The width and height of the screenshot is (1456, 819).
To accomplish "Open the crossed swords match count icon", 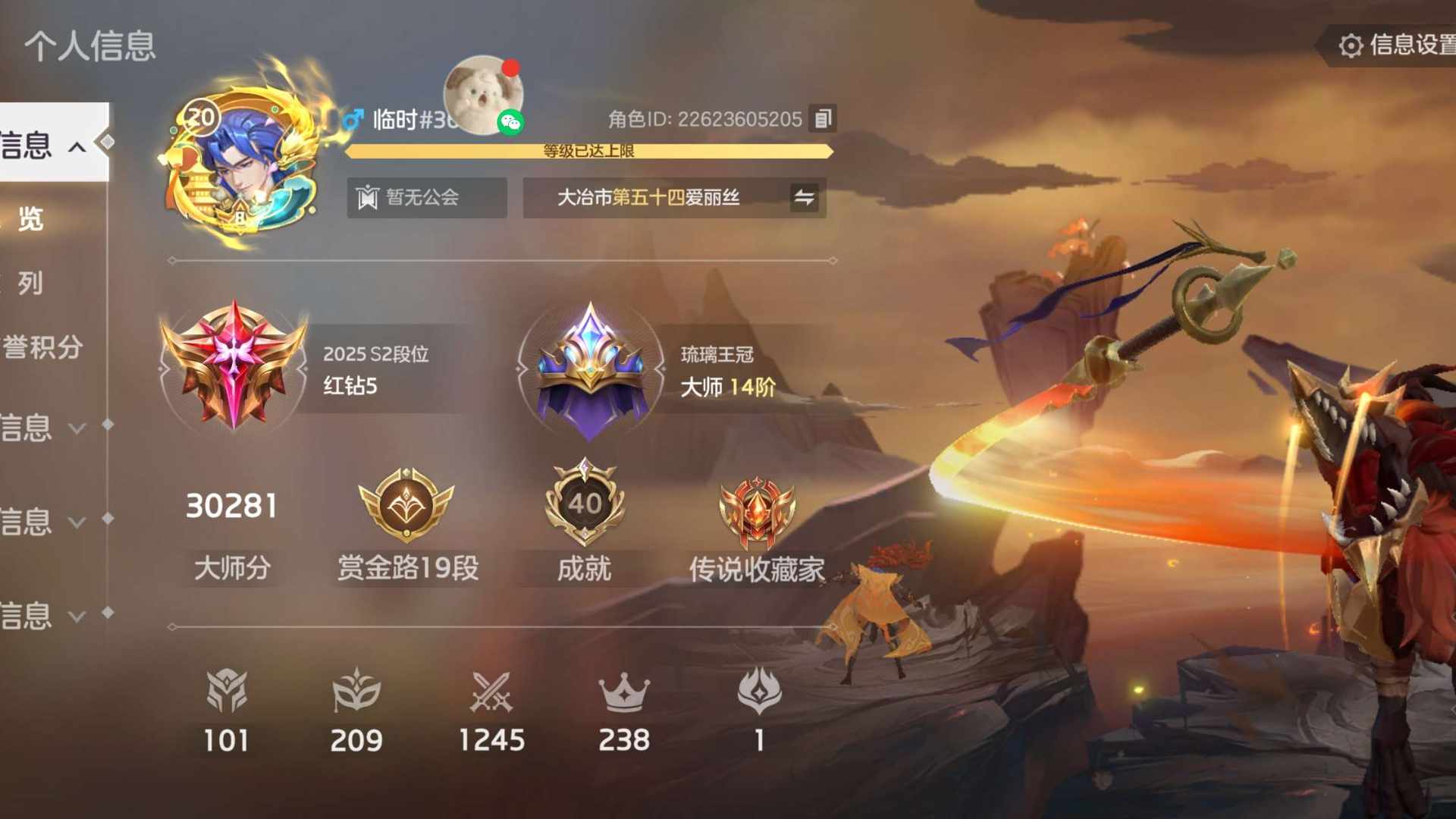I will (x=491, y=691).
